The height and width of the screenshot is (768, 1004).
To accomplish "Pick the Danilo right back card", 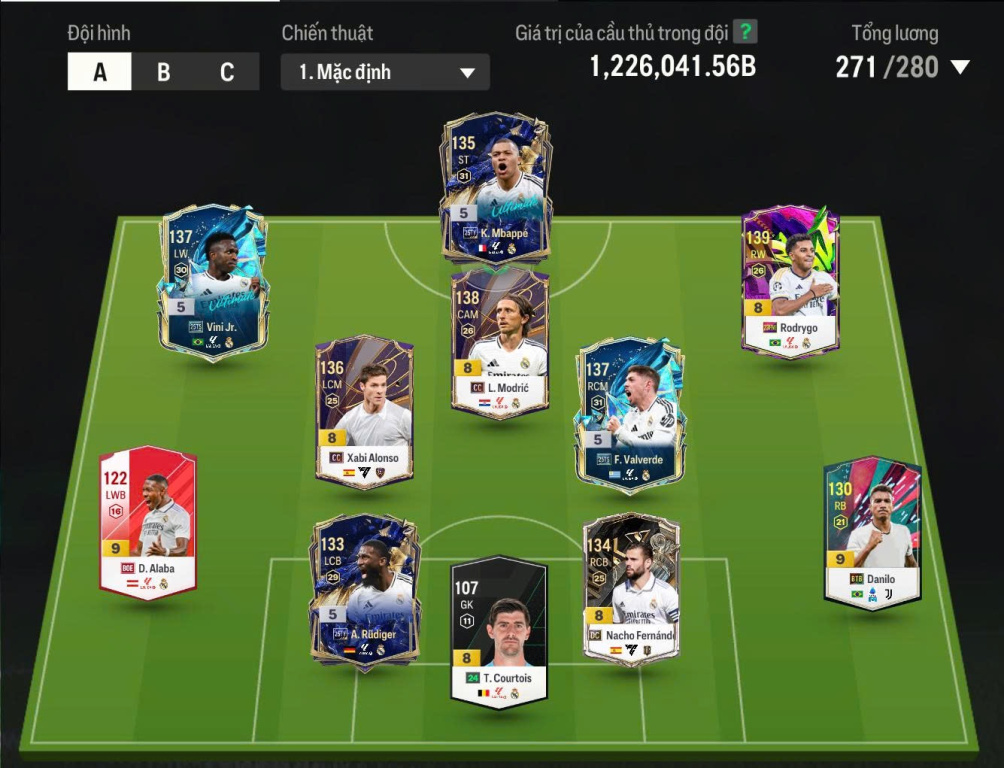I will coord(872,531).
